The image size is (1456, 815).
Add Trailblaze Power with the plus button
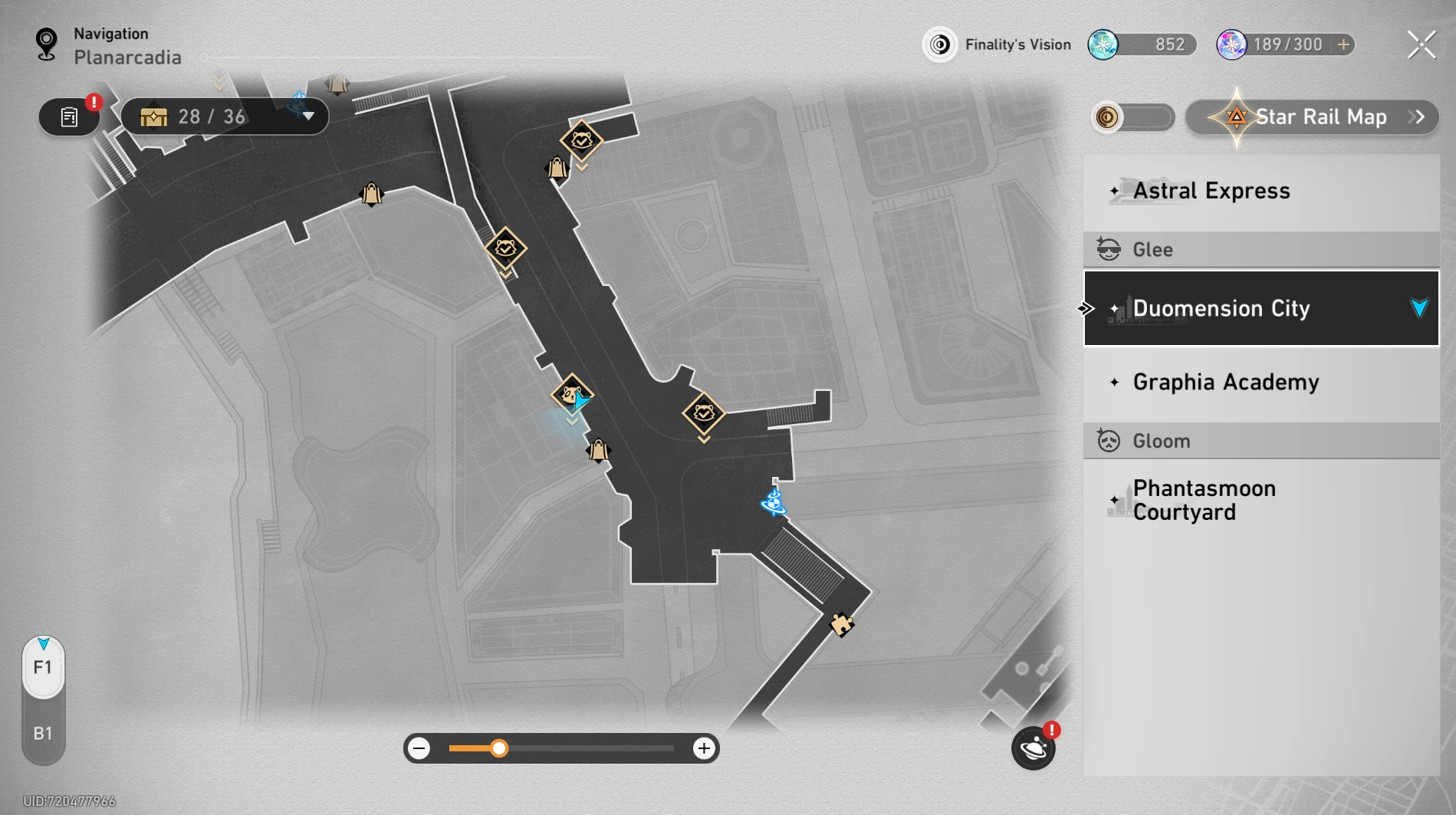1343,45
